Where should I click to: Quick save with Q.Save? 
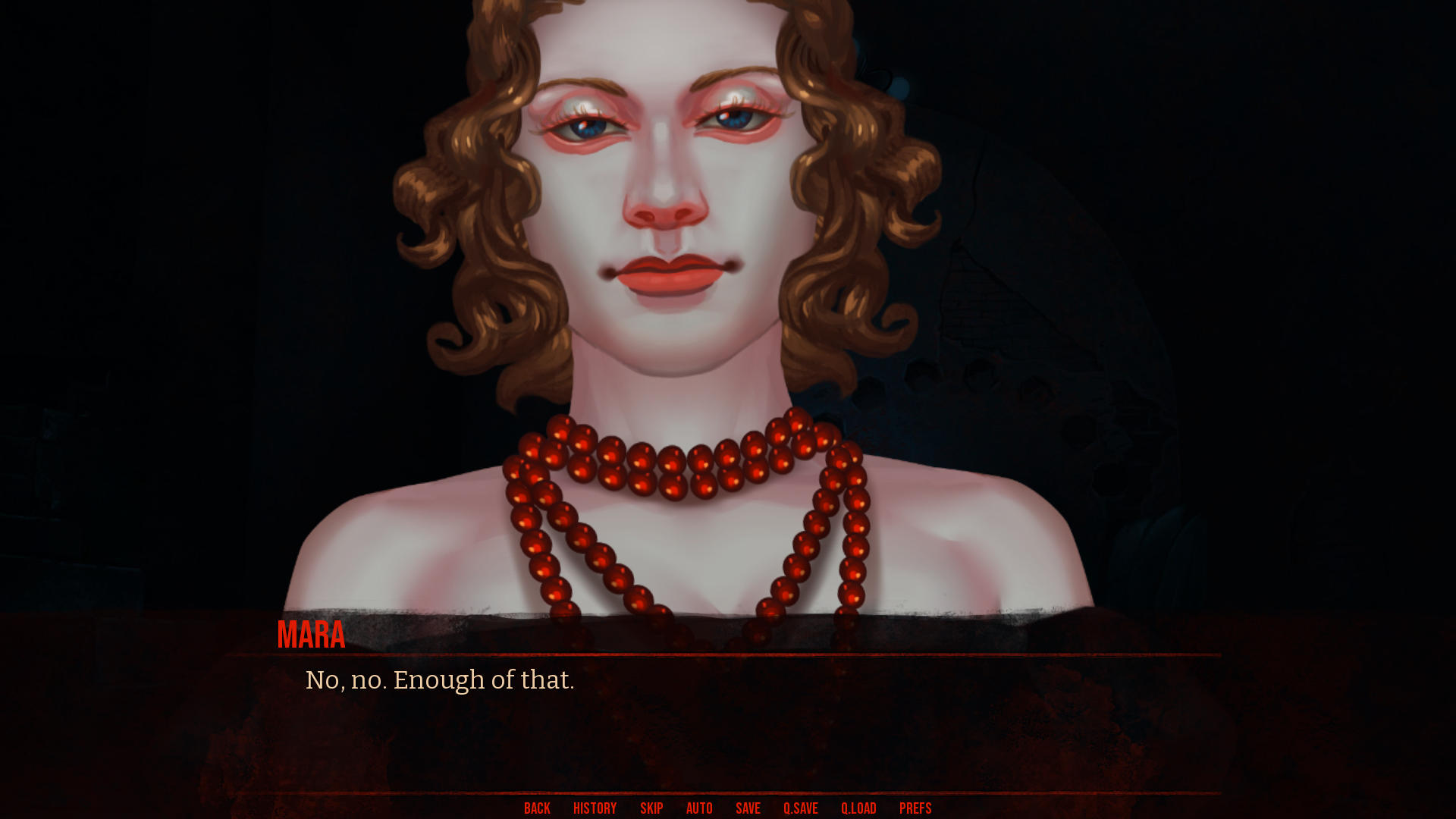800,808
